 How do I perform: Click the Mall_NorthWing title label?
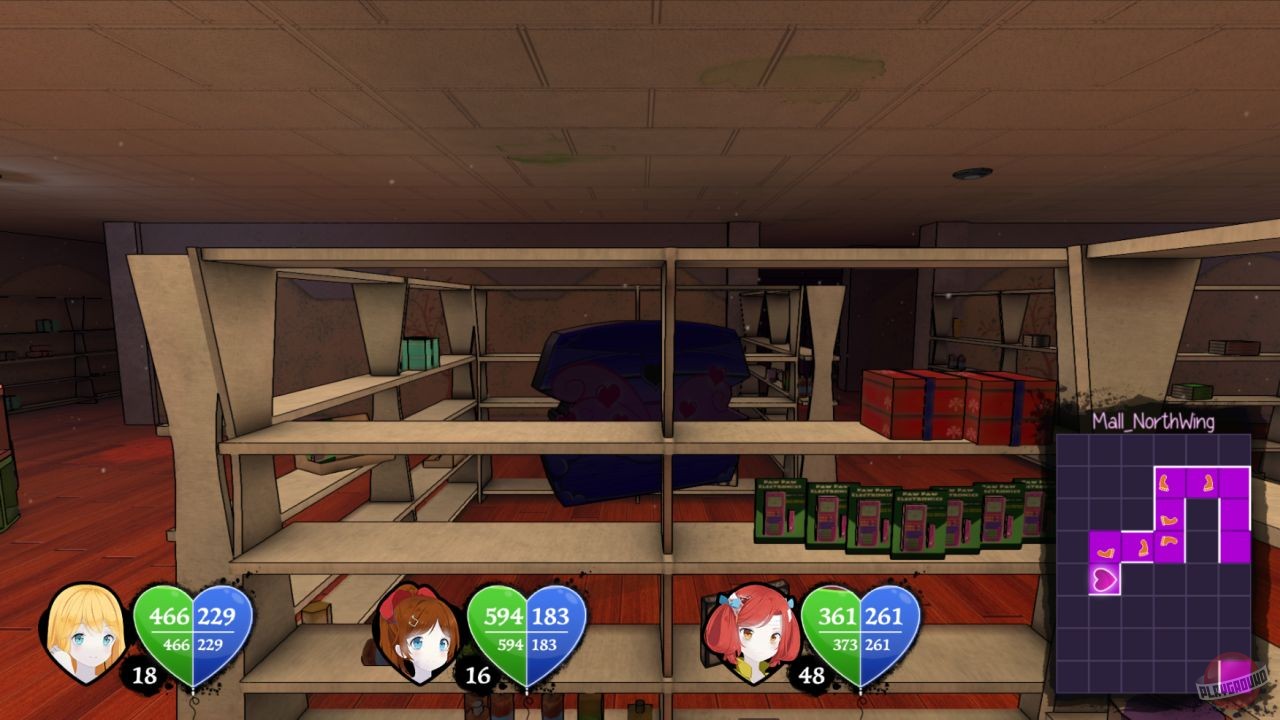click(1155, 421)
